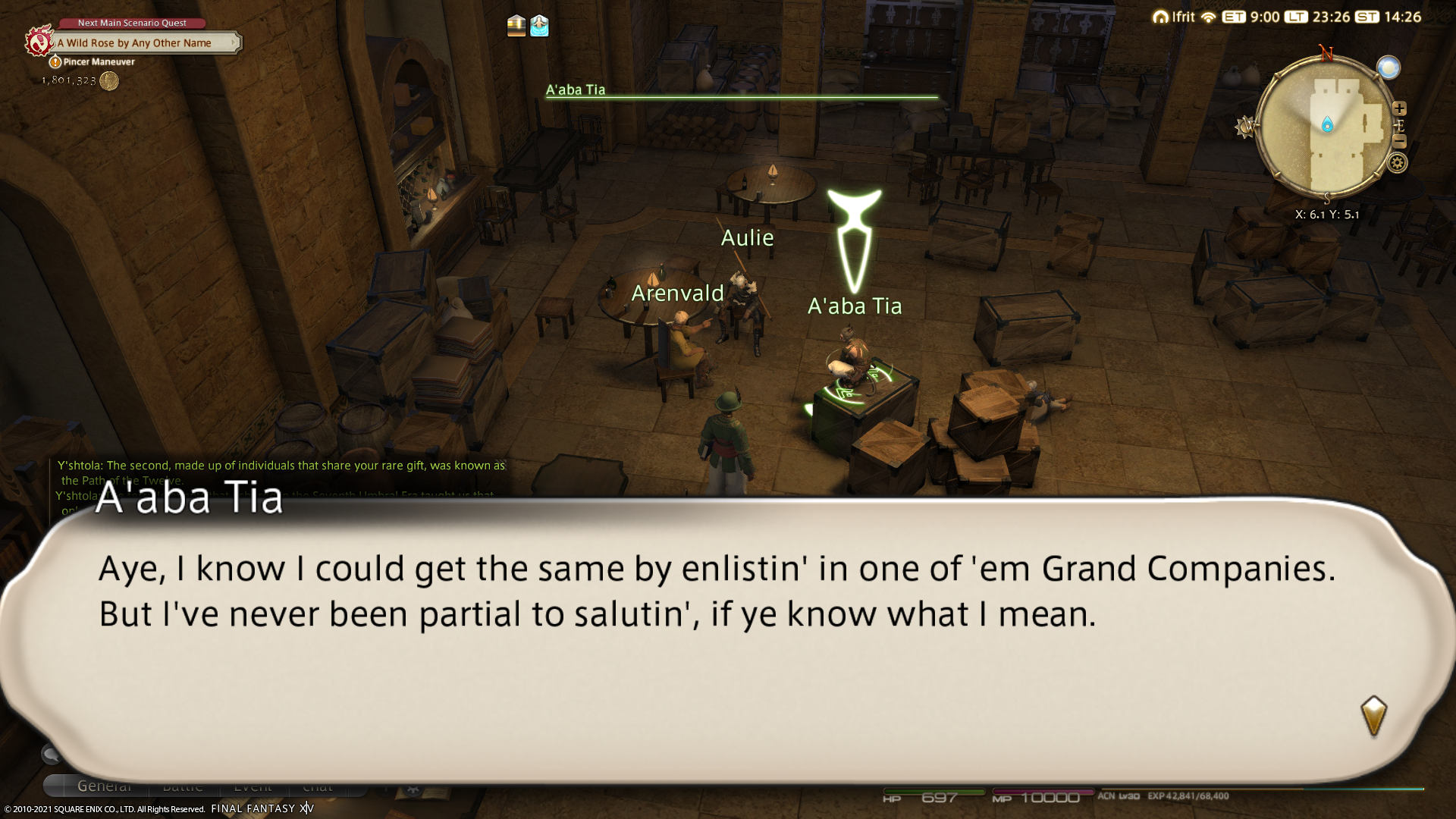Click the golden house status icon

point(516,26)
